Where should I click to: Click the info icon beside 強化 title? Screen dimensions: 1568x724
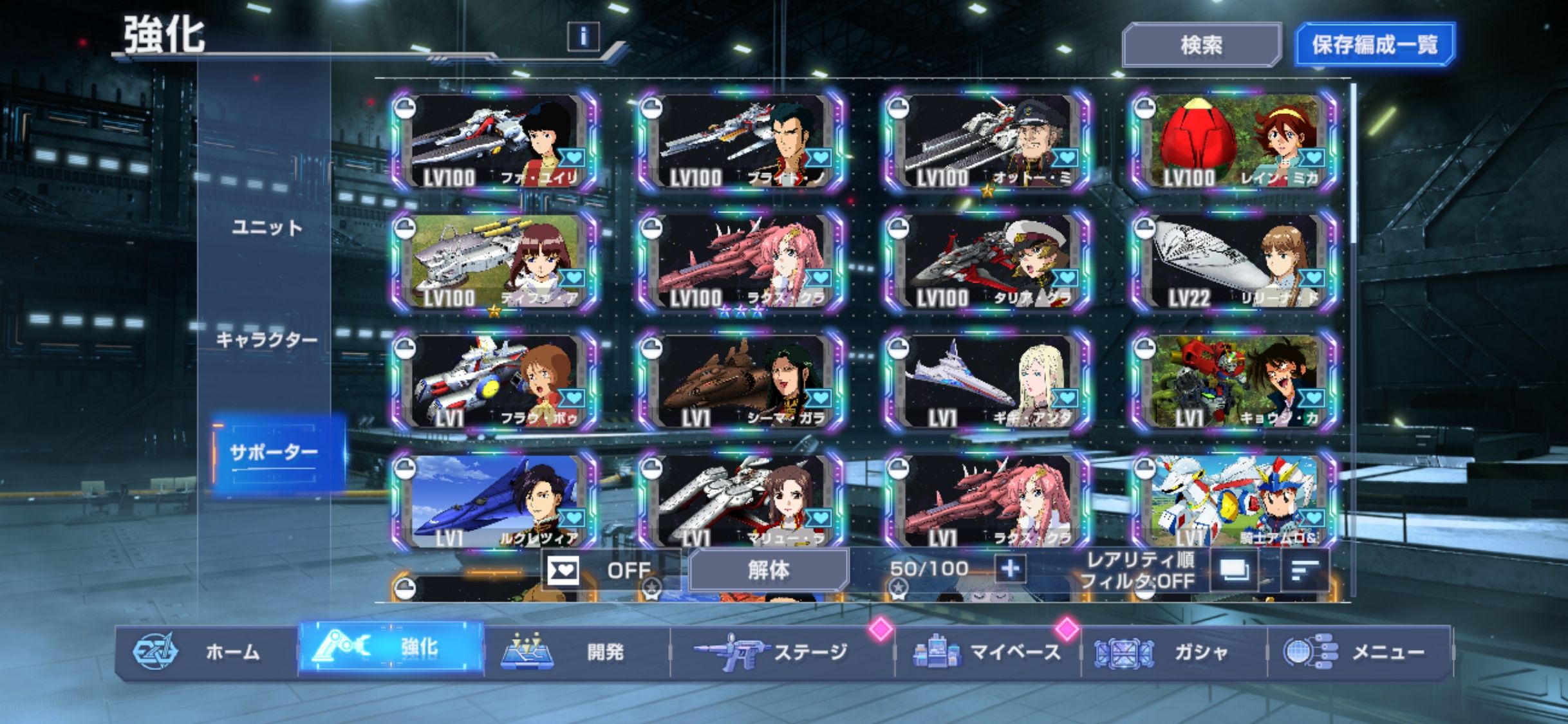pyautogui.click(x=583, y=36)
